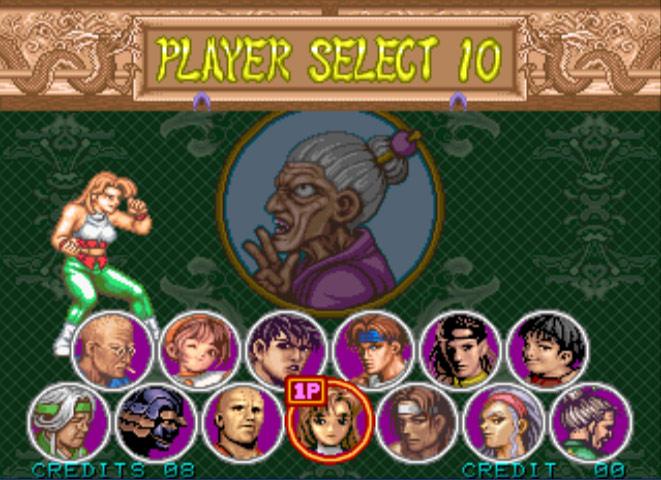The width and height of the screenshot is (661, 480).
Task: Choose the winking brown-haired girl portrait
Action: click(x=199, y=351)
